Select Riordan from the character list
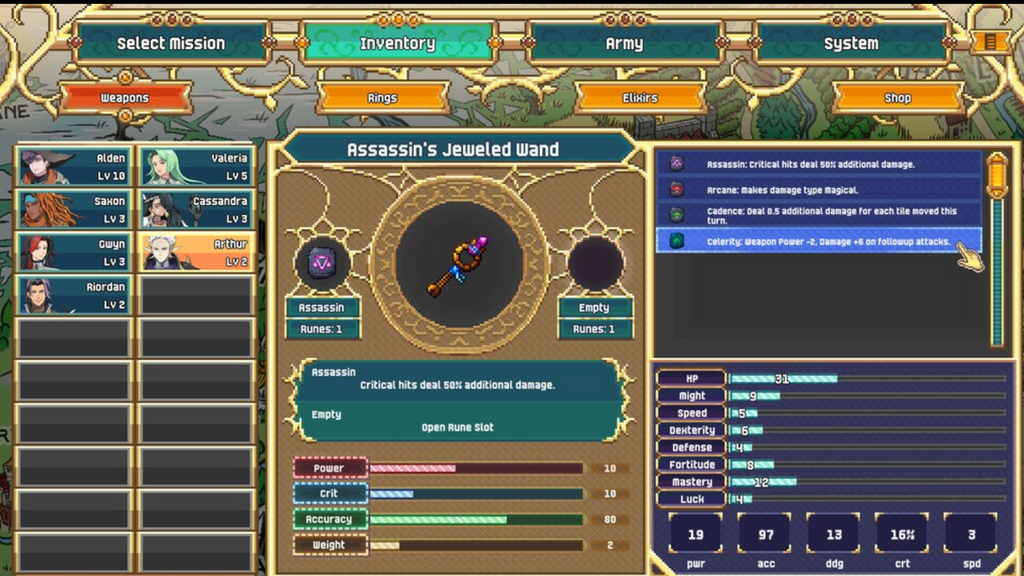 coord(73,295)
